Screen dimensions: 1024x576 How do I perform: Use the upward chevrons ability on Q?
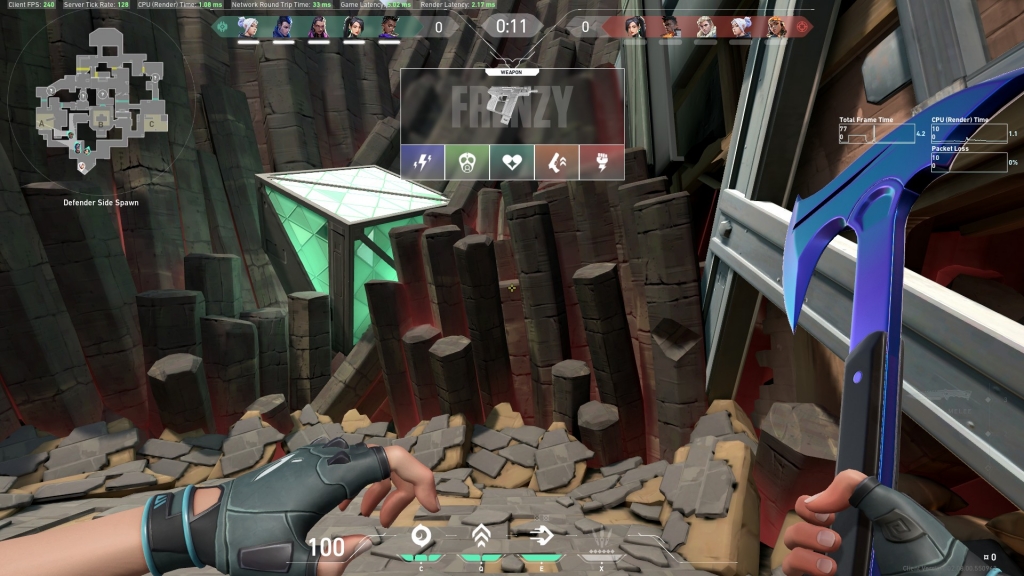(481, 537)
